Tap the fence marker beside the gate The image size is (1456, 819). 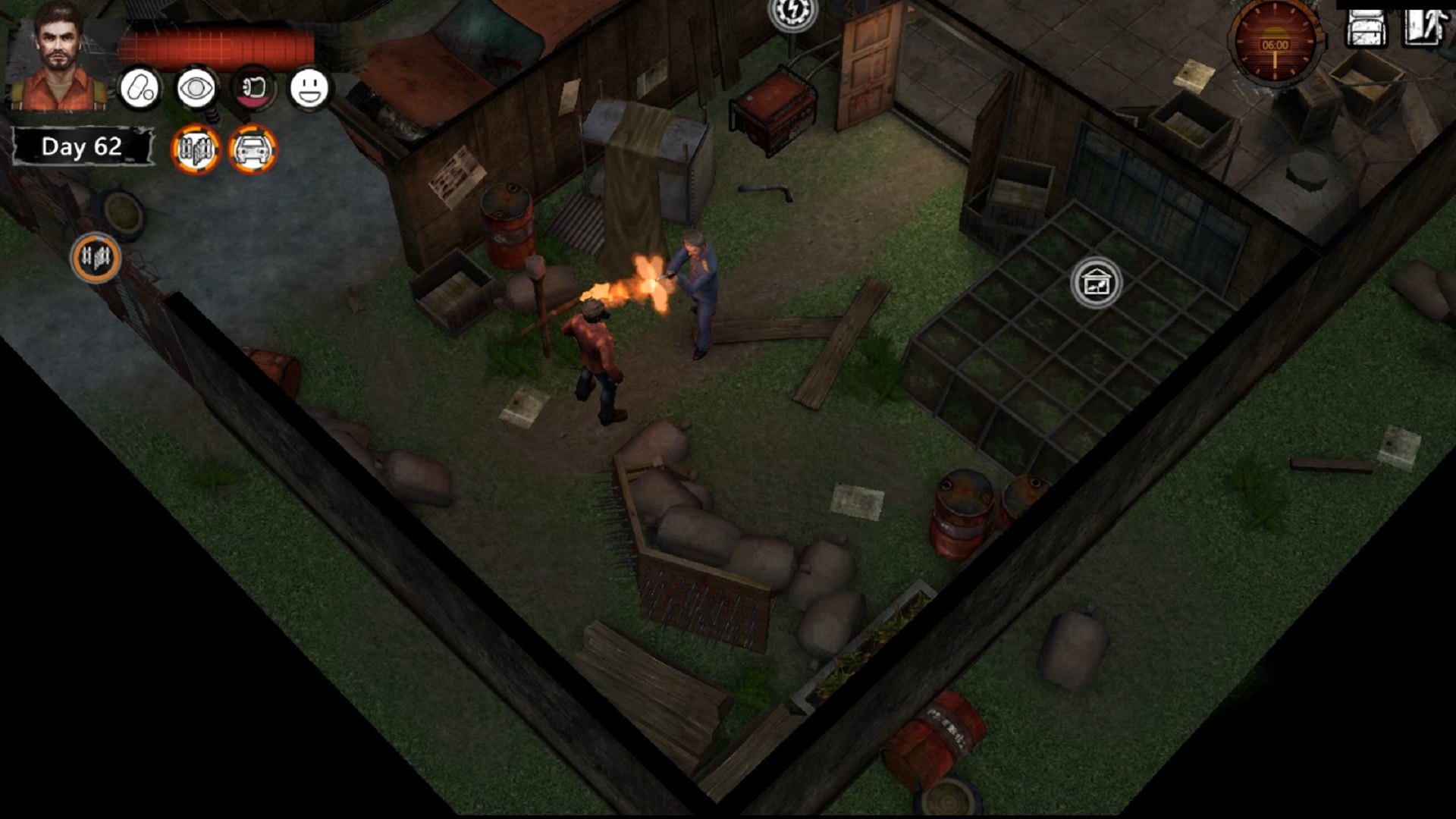point(96,258)
